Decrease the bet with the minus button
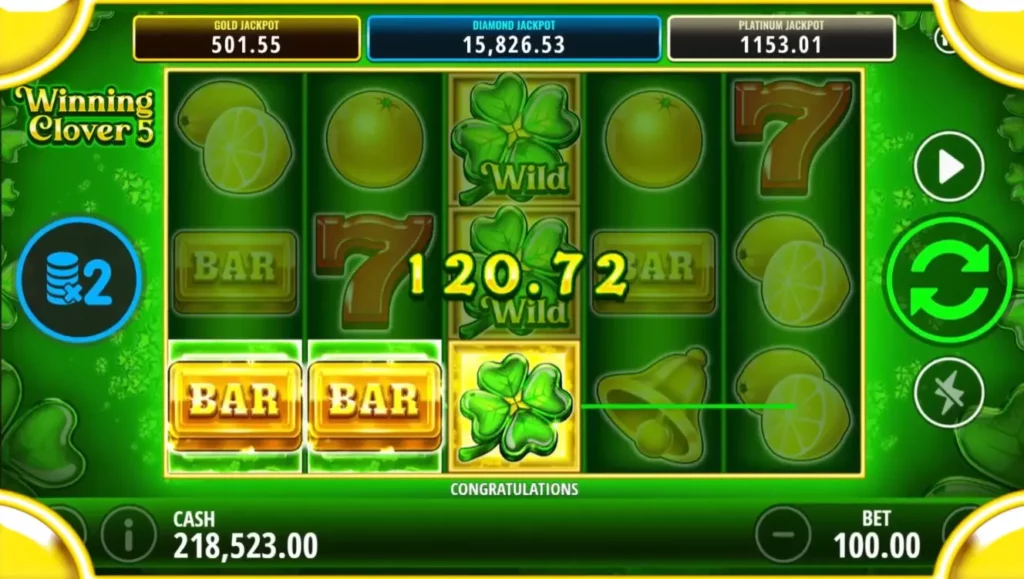This screenshot has height=579, width=1024. [783, 534]
